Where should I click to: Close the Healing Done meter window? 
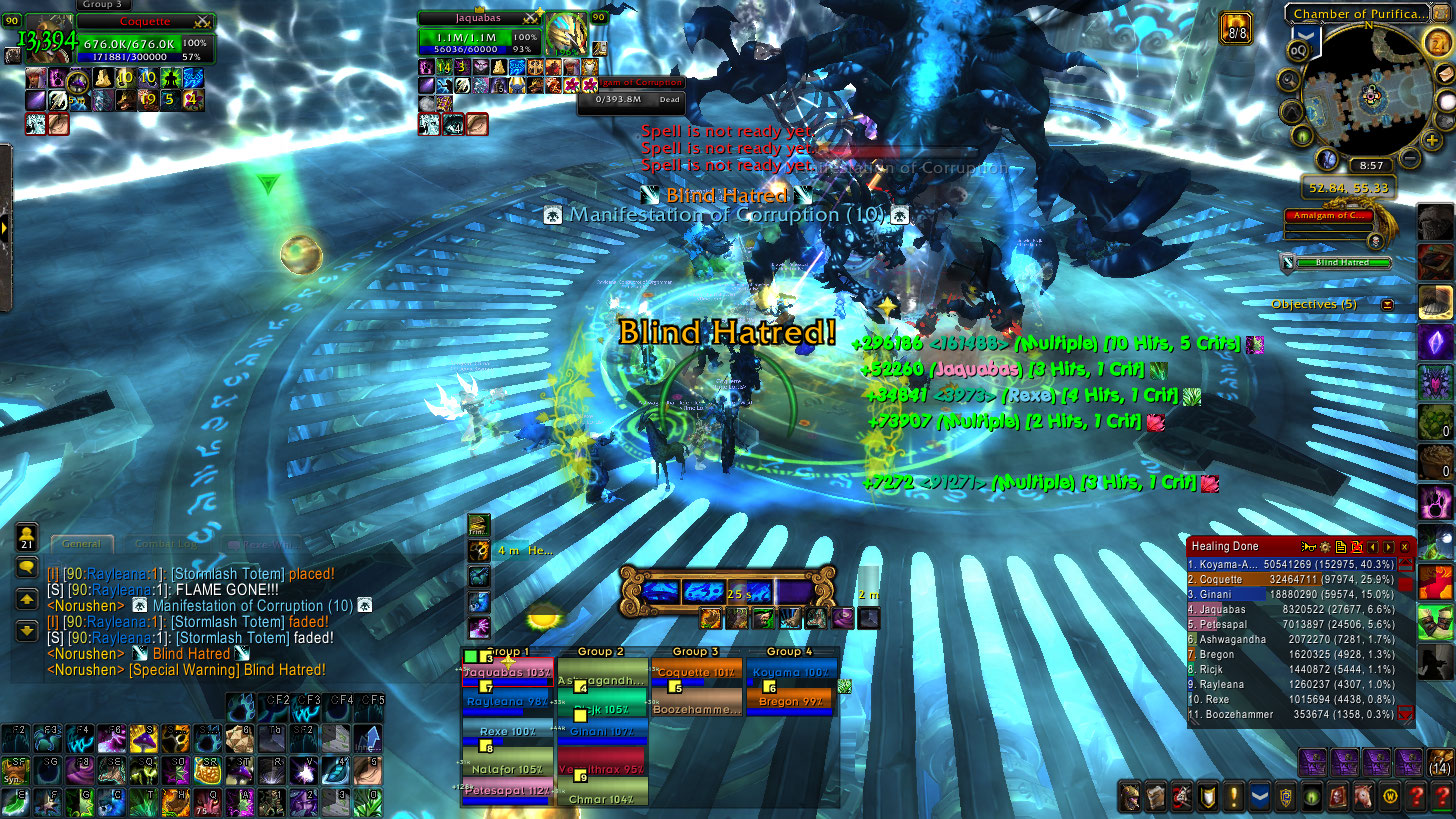click(x=1404, y=547)
